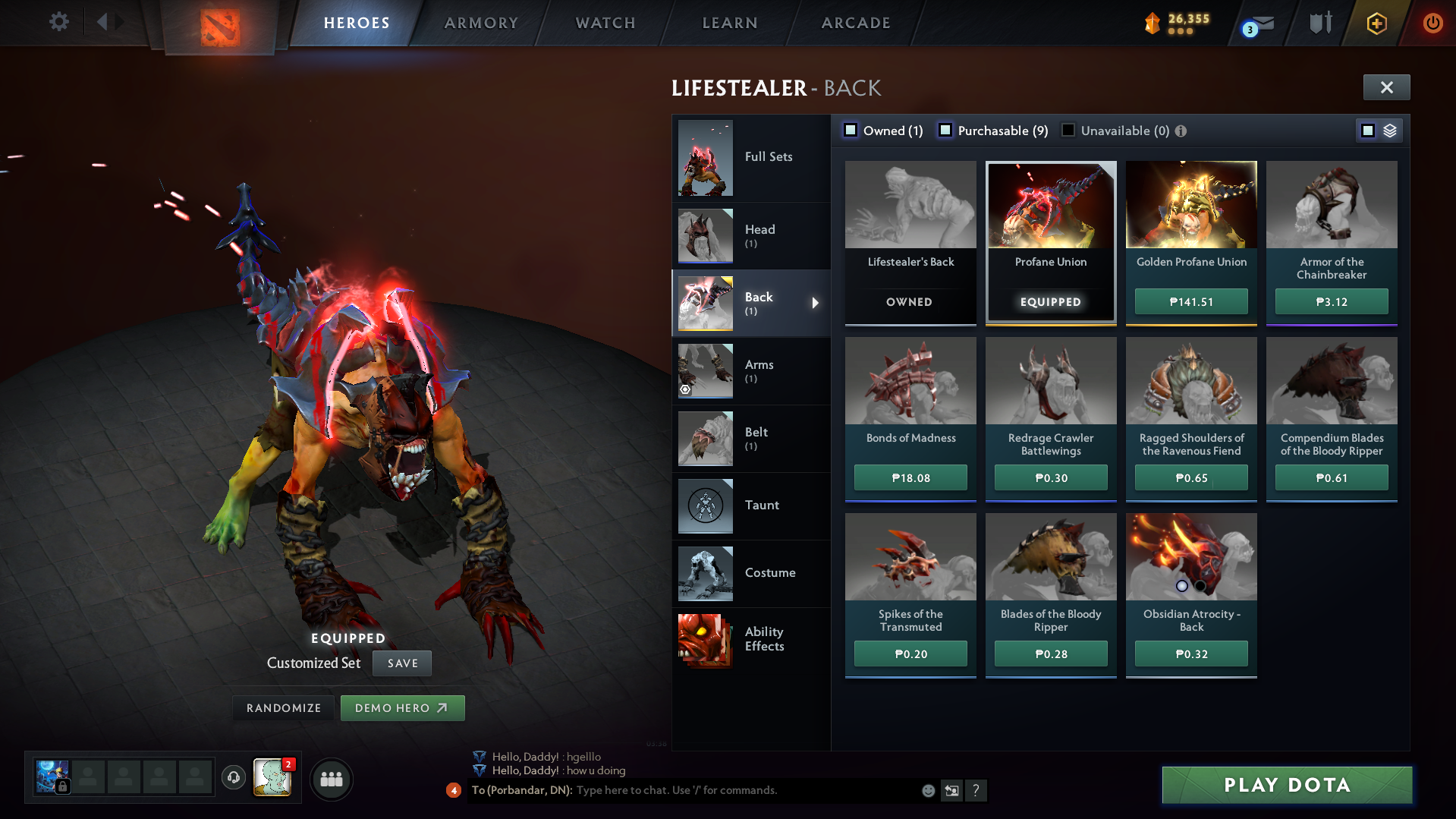Image resolution: width=1456 pixels, height=819 pixels.
Task: Open the armory shield and sword icon
Action: click(x=1319, y=23)
